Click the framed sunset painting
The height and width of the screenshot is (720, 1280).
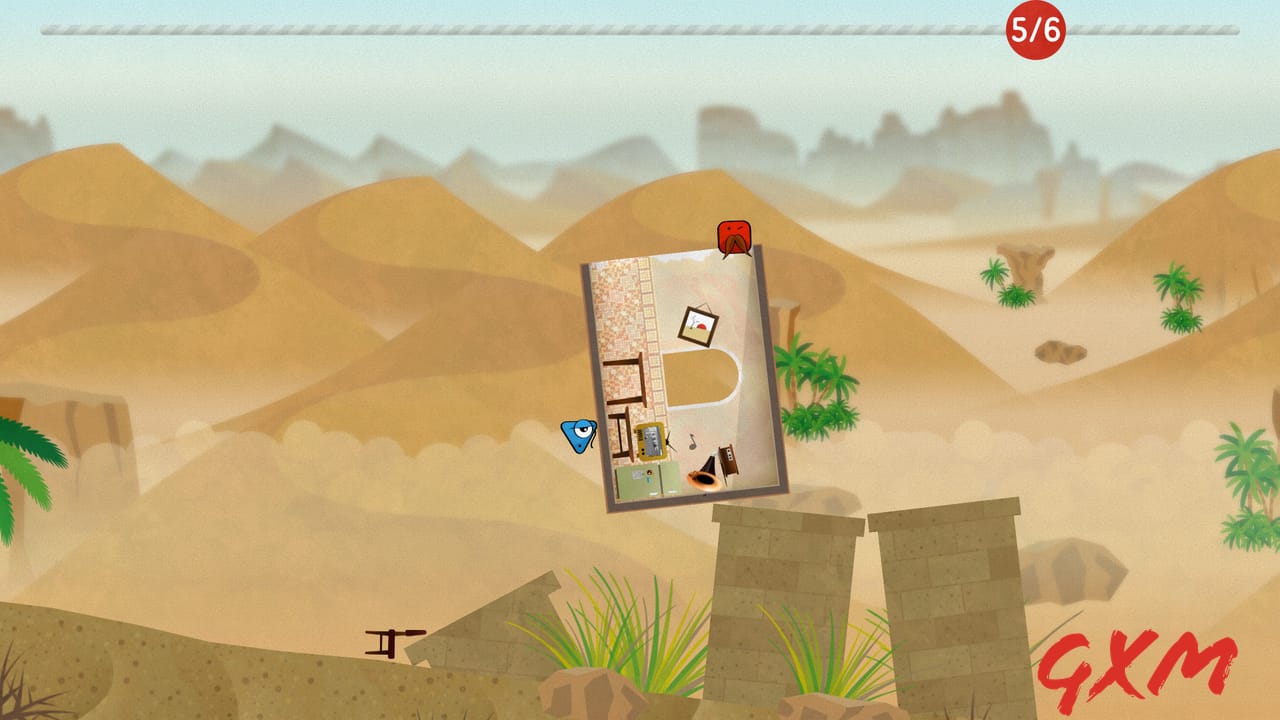coord(697,322)
